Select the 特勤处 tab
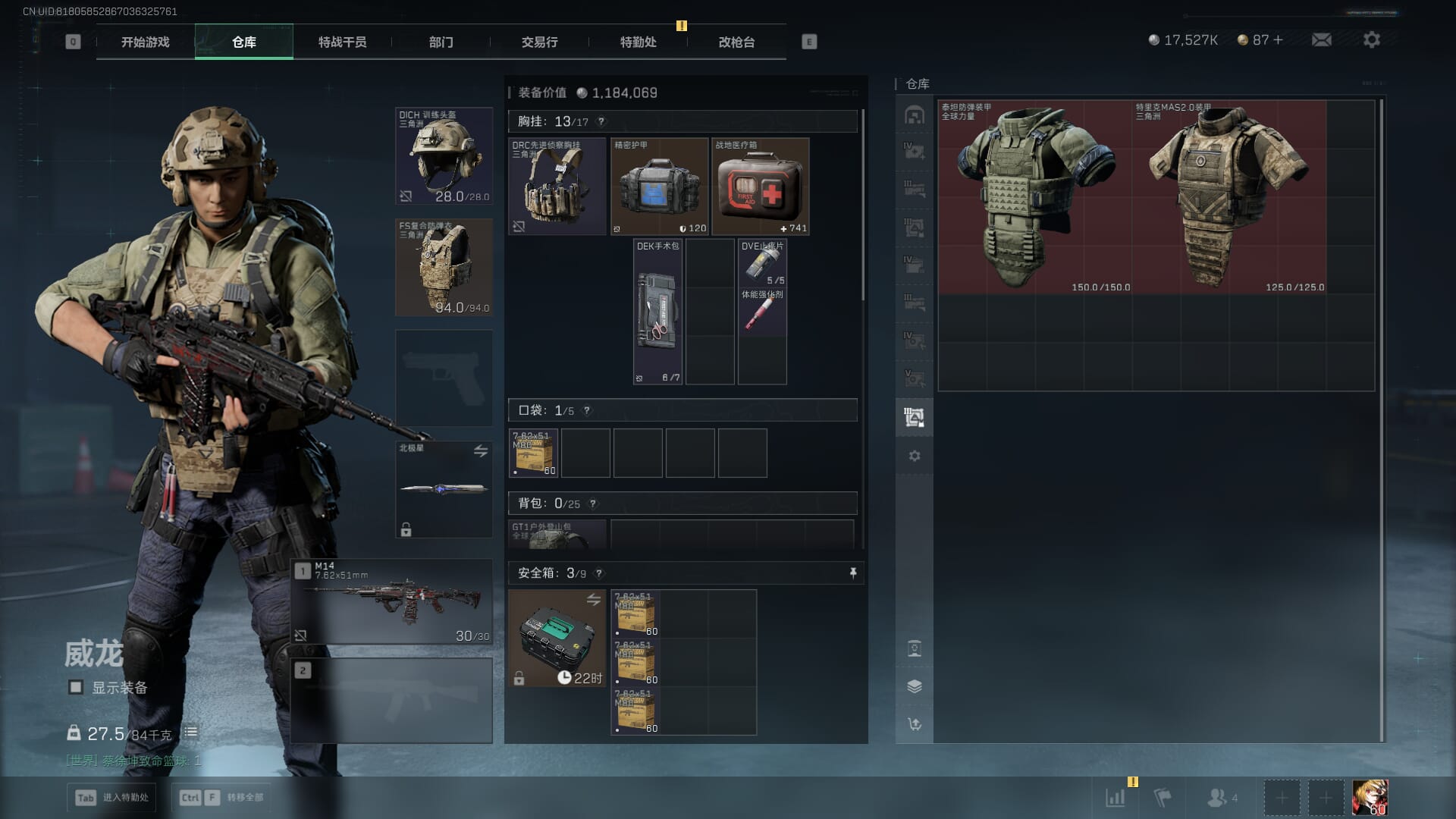This screenshot has width=1456, height=819. pos(638,42)
